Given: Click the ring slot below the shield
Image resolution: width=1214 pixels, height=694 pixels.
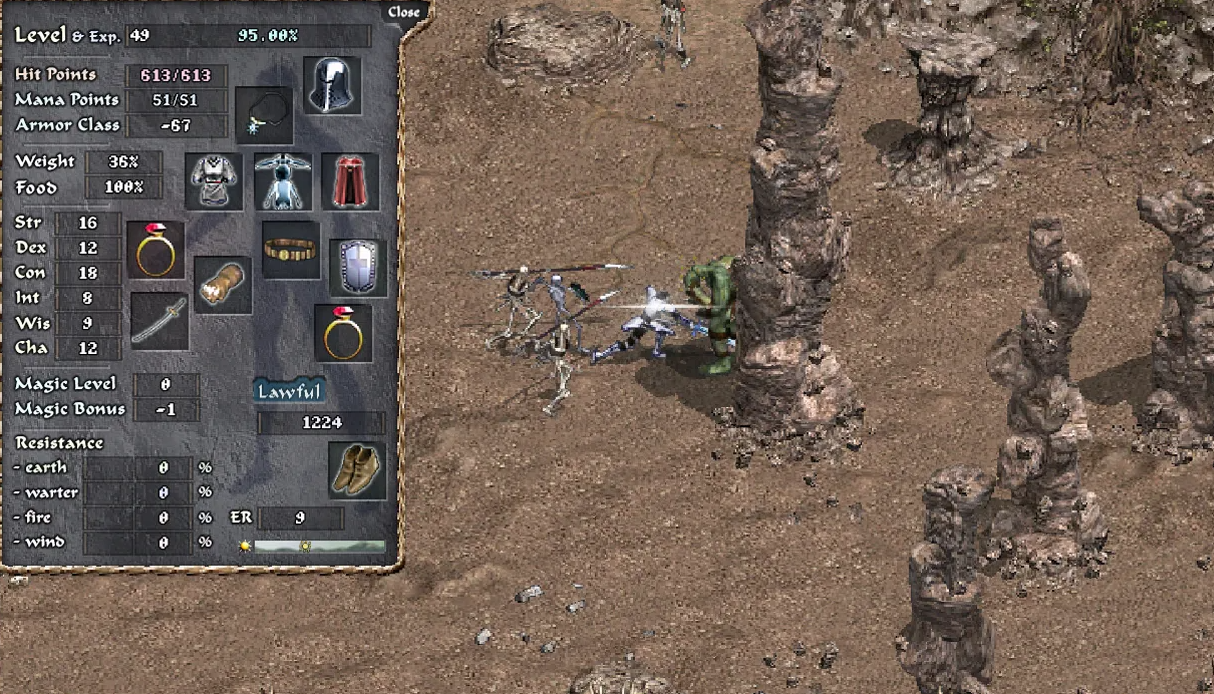Looking at the screenshot, I should tap(343, 333).
